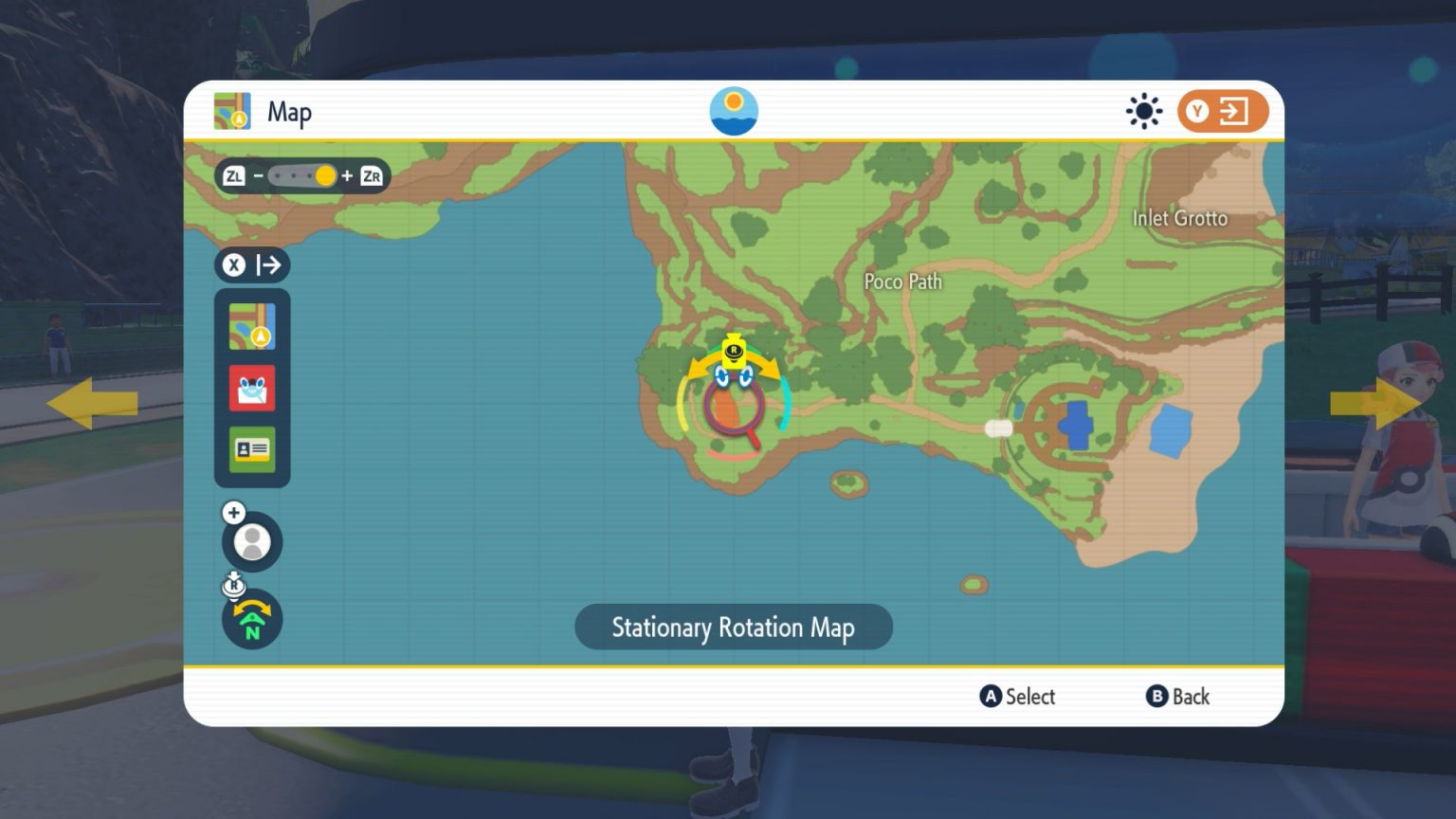Image resolution: width=1456 pixels, height=819 pixels.
Task: Toggle the plus badge above the avatar
Action: tap(233, 512)
